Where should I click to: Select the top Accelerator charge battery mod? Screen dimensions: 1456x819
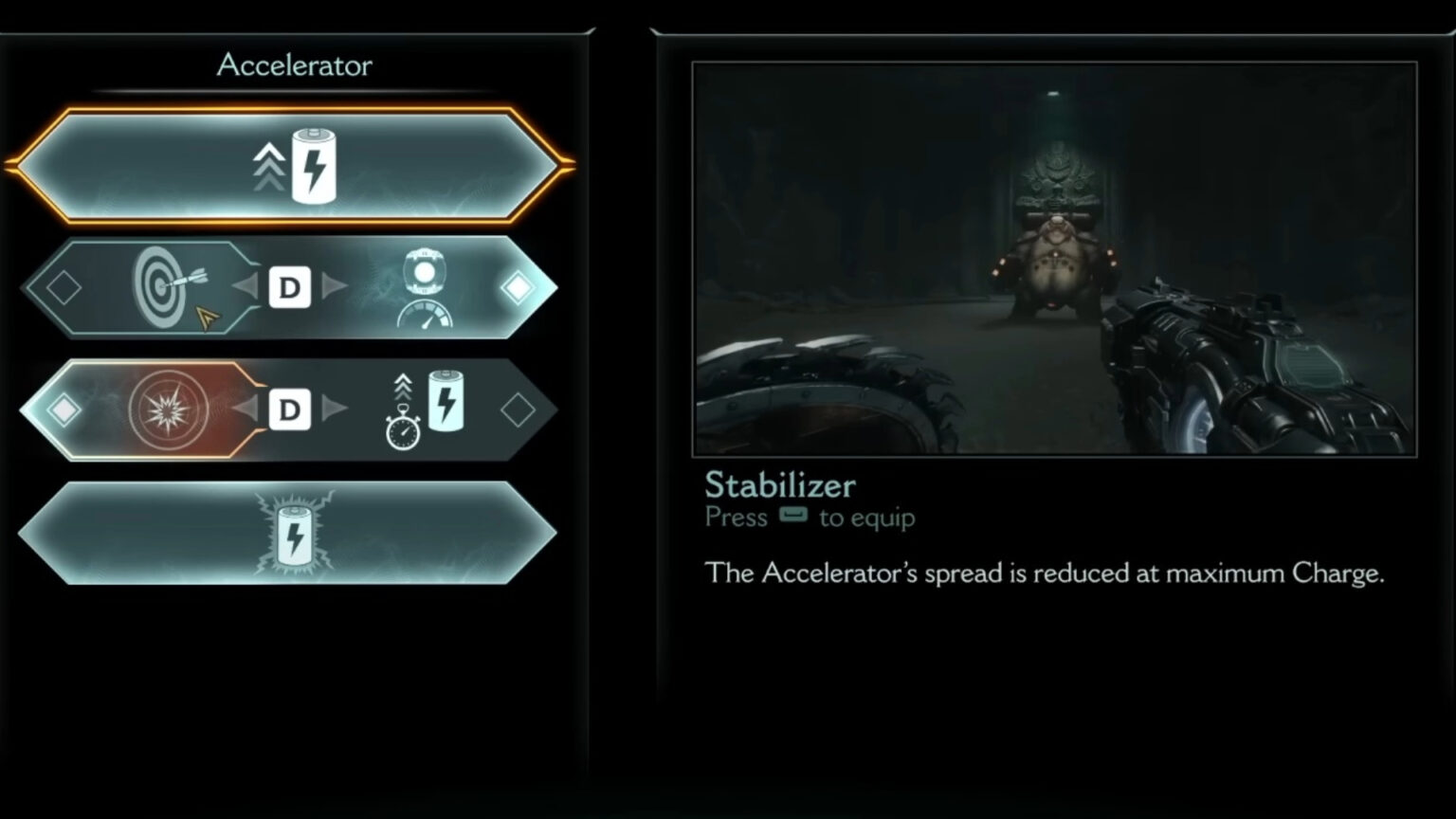(294, 164)
